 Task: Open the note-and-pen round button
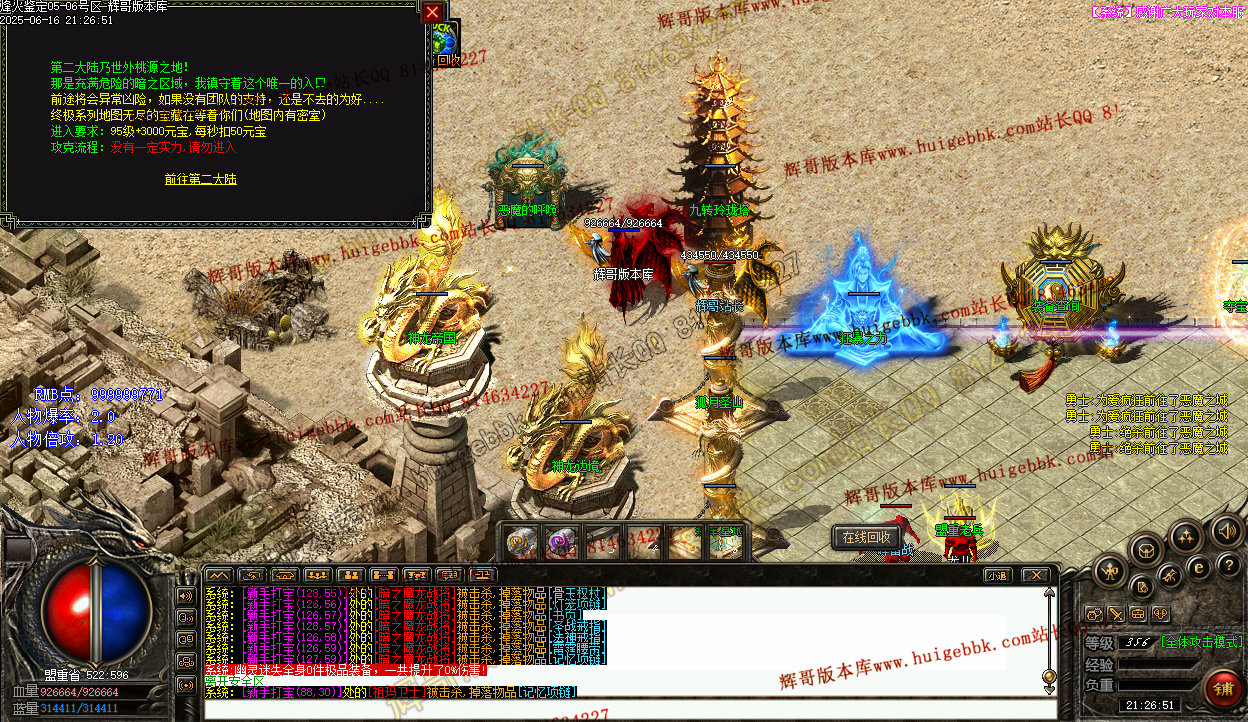1143,587
